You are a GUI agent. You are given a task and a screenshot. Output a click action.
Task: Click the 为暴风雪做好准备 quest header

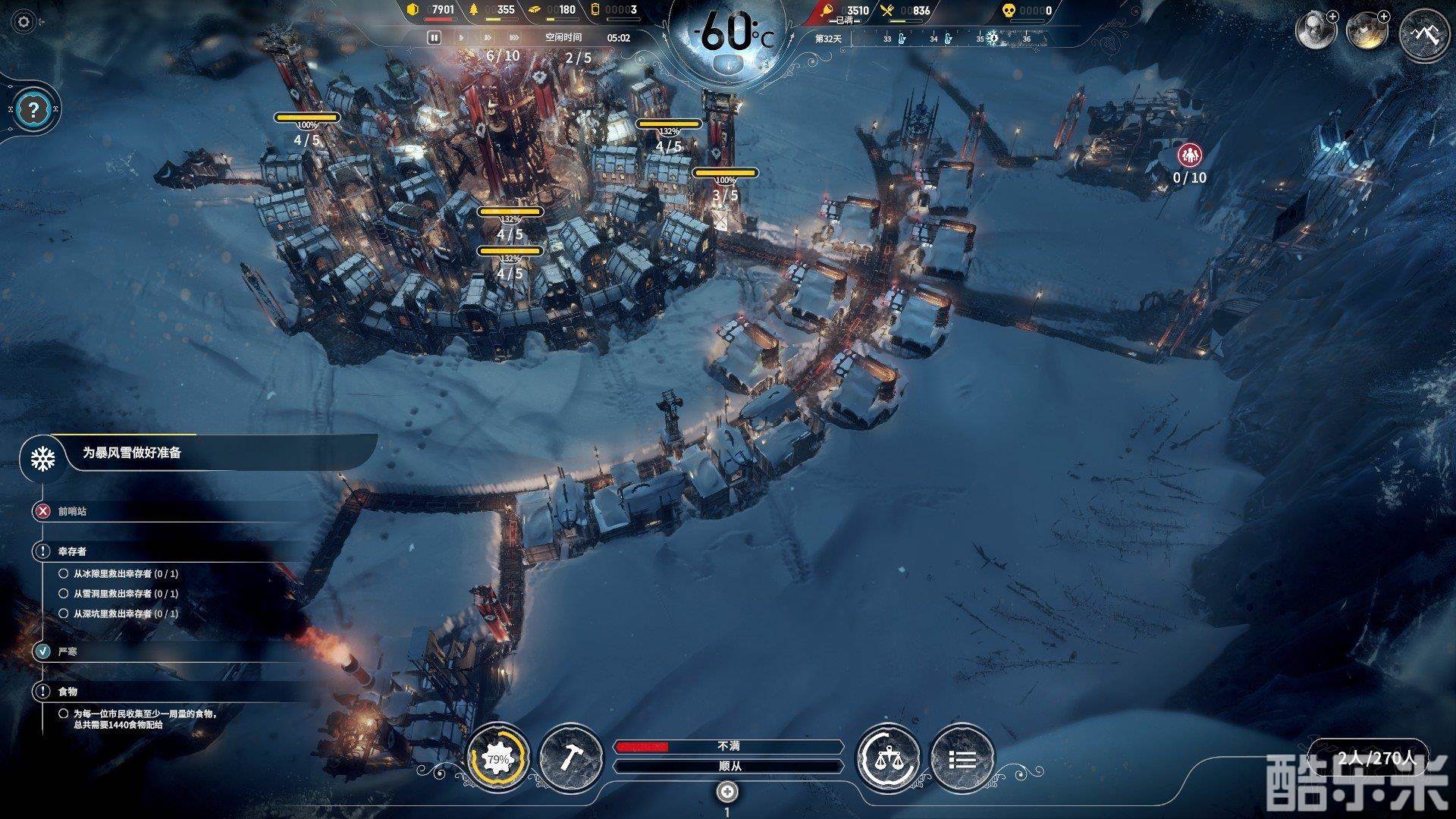coord(132,453)
